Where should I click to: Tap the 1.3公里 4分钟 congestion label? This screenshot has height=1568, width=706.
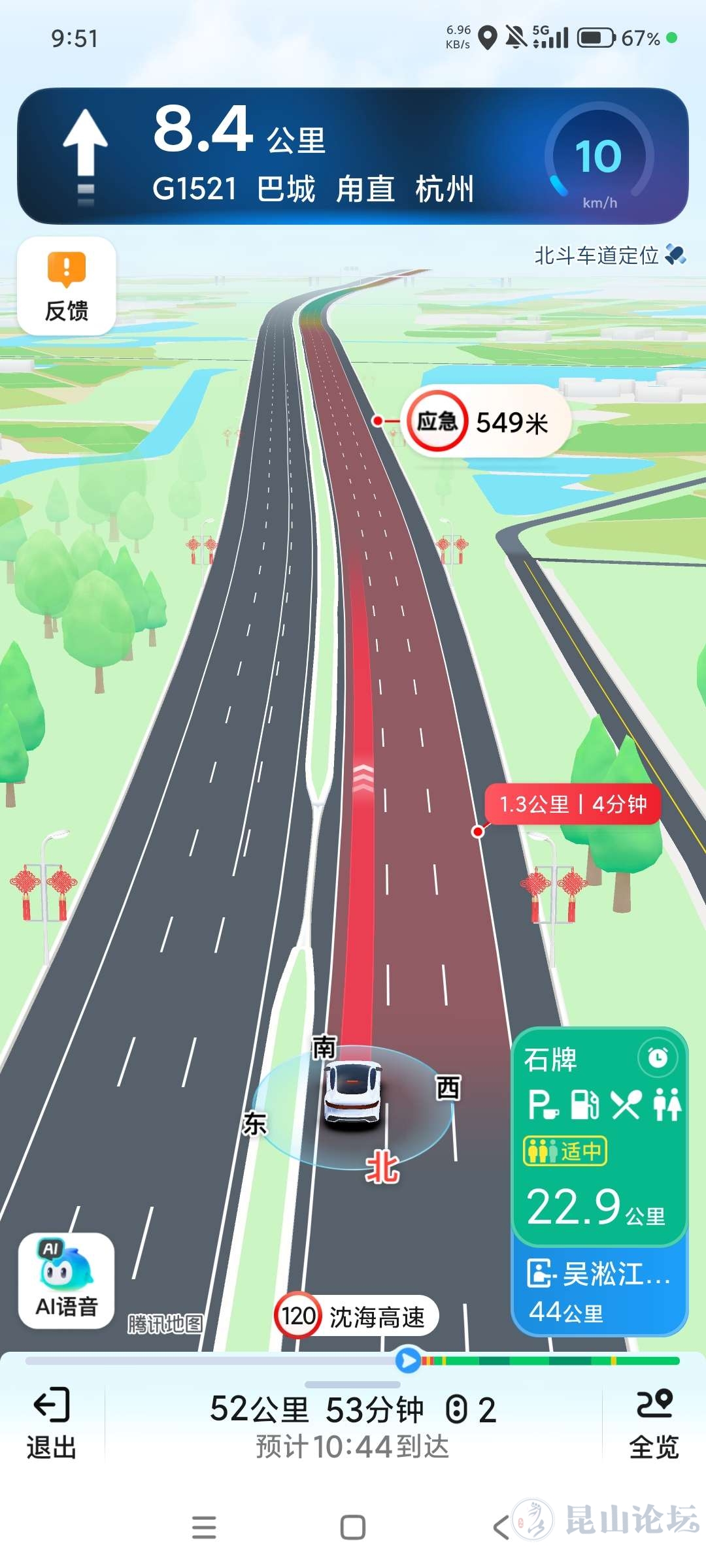coord(573,804)
